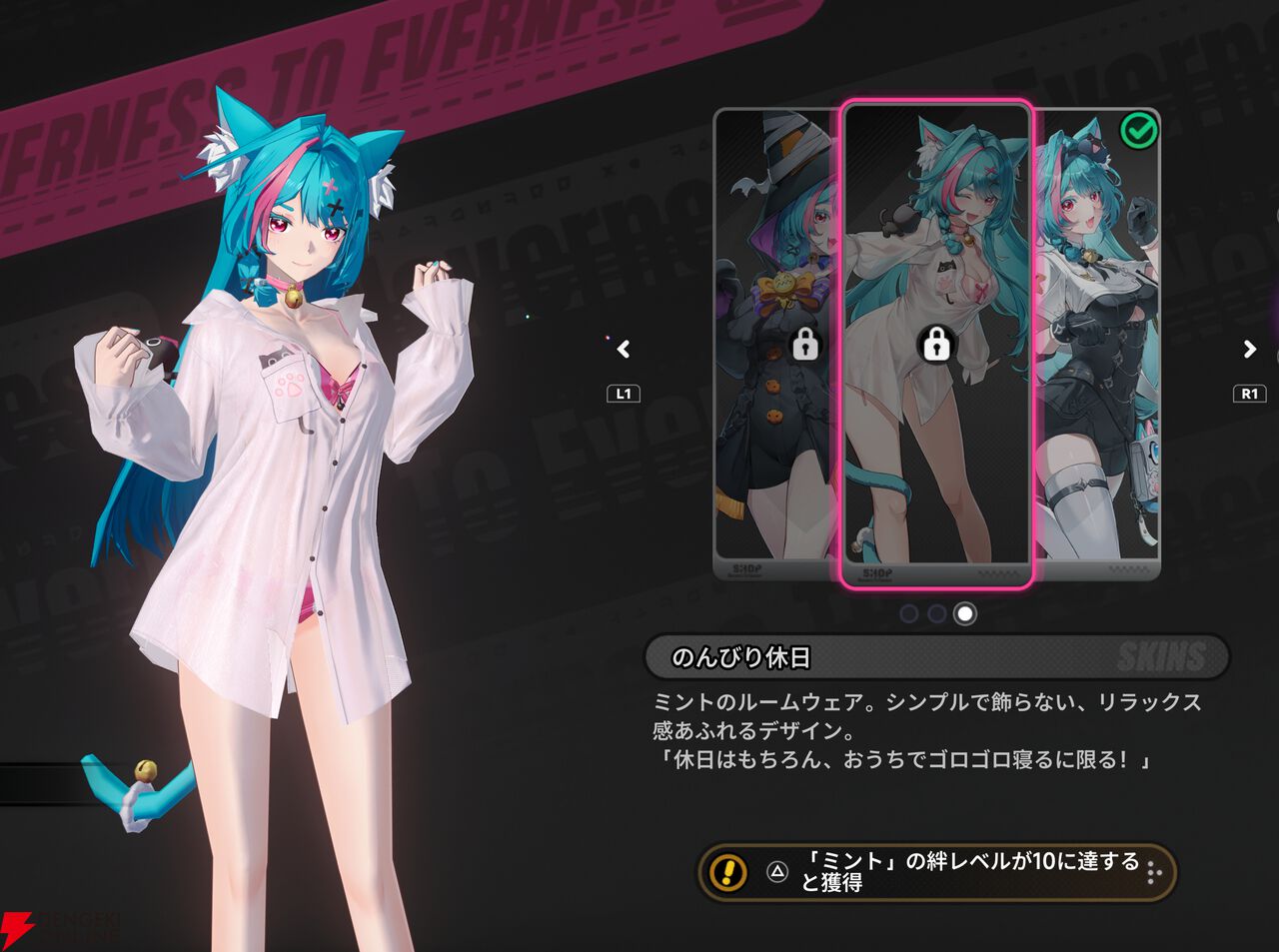Image resolution: width=1279 pixels, height=952 pixels.
Task: Click the R1 shoulder button indicator
Action: (x=1248, y=393)
